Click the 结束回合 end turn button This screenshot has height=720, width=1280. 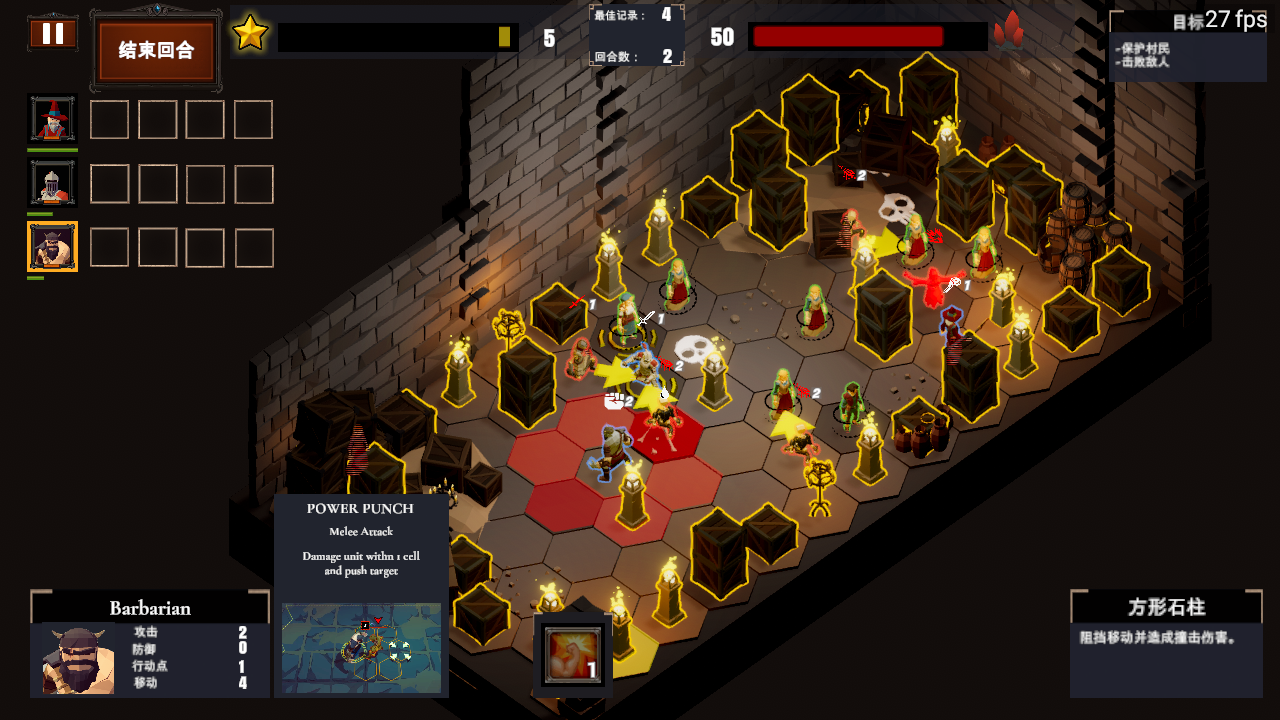coord(156,50)
